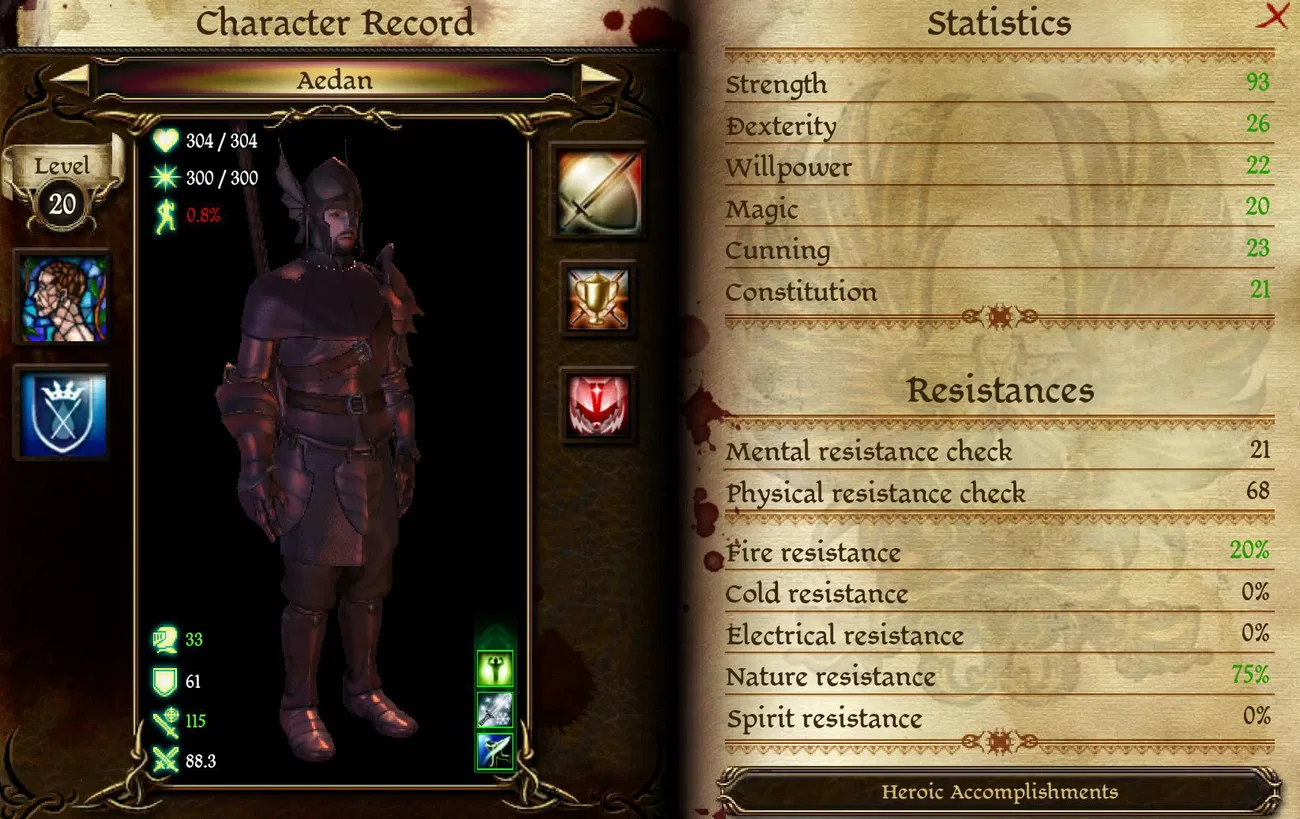The width and height of the screenshot is (1300, 819).
Task: Click the frost-enchanted sword buff icon
Action: click(x=493, y=709)
